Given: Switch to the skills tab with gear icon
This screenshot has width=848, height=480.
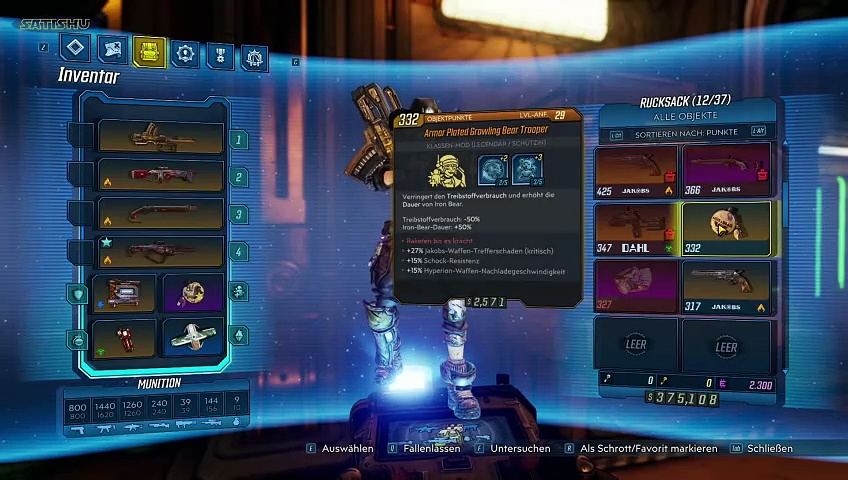Looking at the screenshot, I should coord(184,52).
